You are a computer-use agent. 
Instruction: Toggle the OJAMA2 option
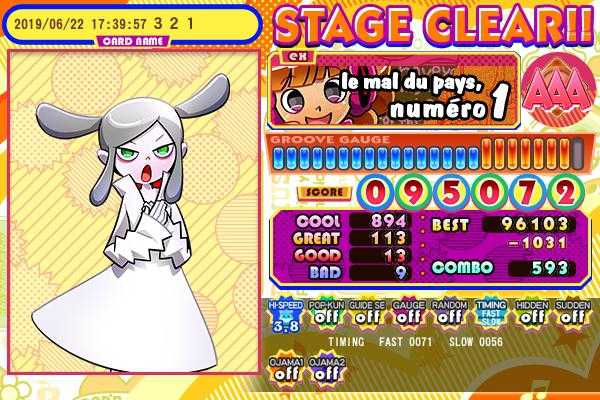point(326,369)
